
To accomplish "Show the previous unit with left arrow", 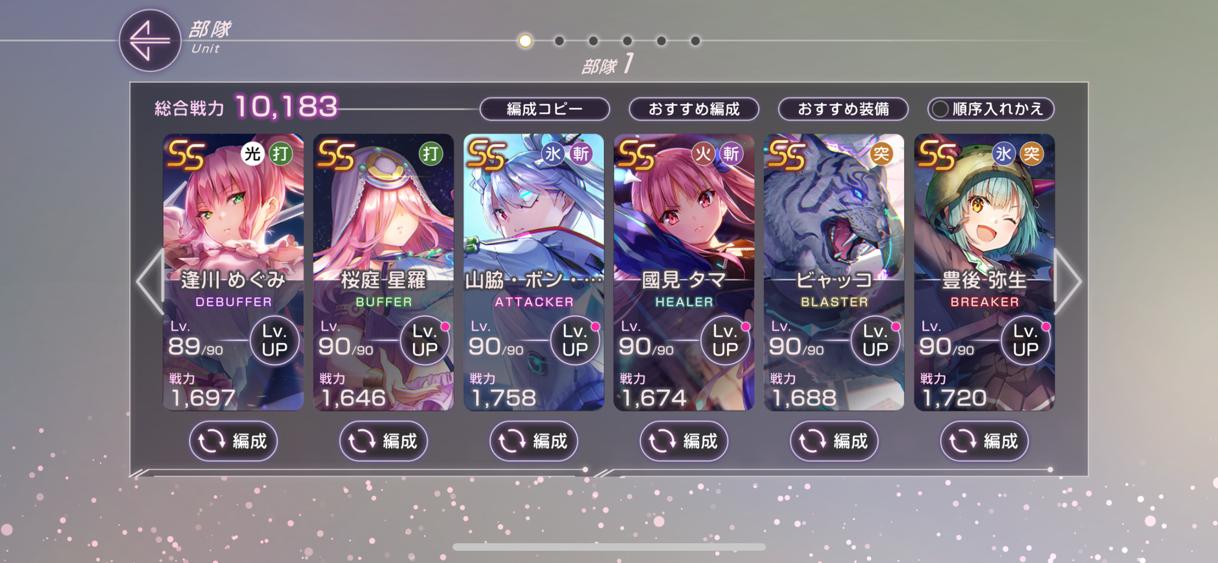I will pyautogui.click(x=150, y=281).
